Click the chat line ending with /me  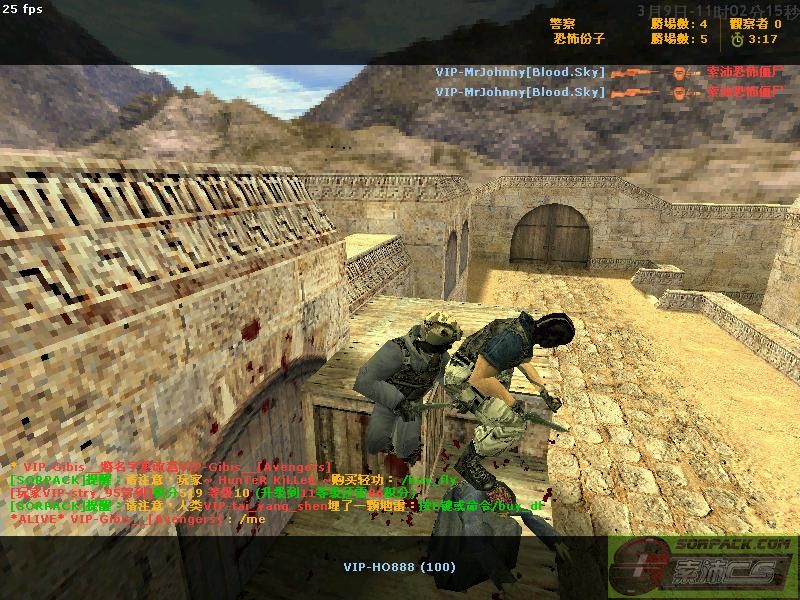[x=138, y=519]
